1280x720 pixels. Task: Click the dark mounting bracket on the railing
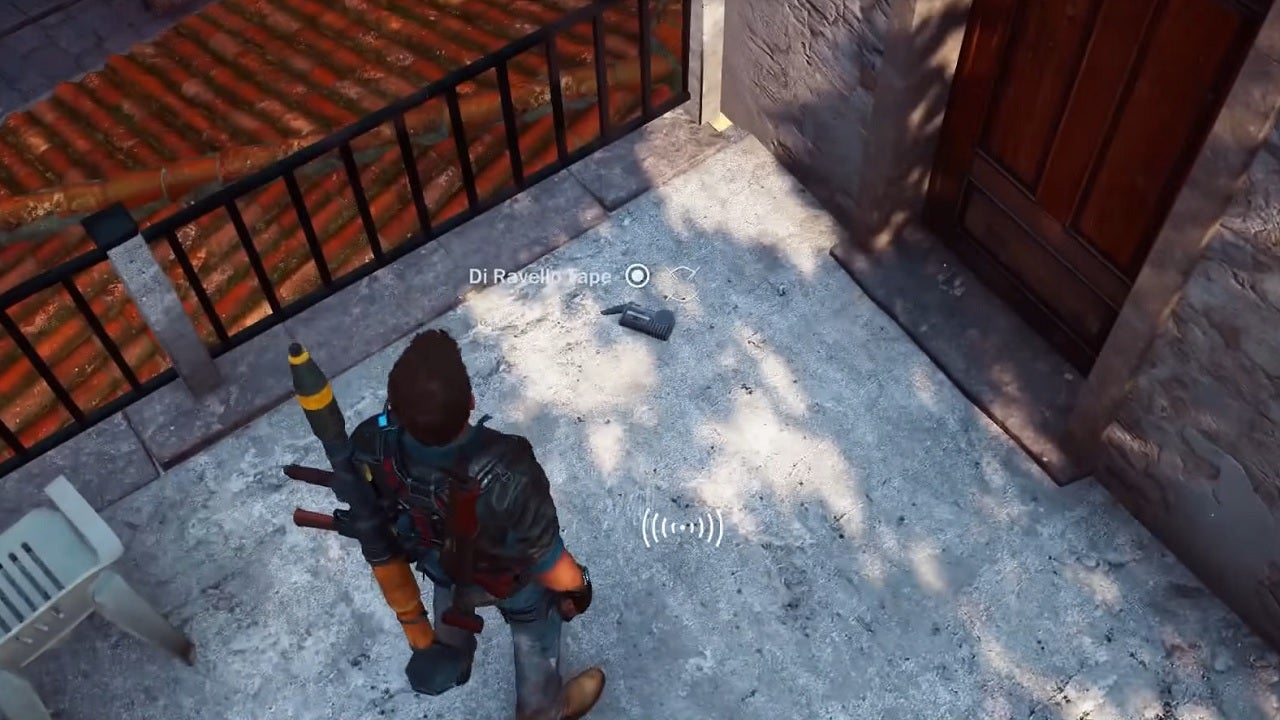[x=110, y=230]
